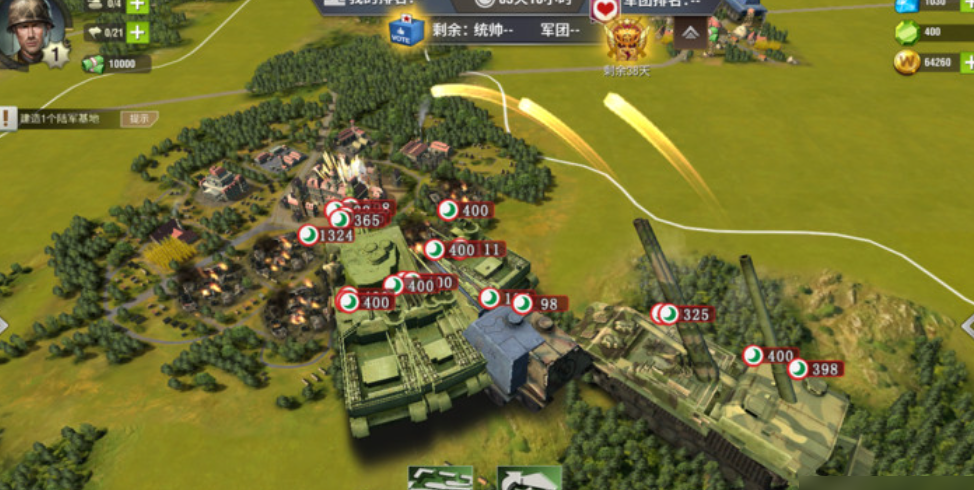Collapse the top panel with the up-arrow button
Viewport: 974px width, 490px height.
[x=691, y=34]
